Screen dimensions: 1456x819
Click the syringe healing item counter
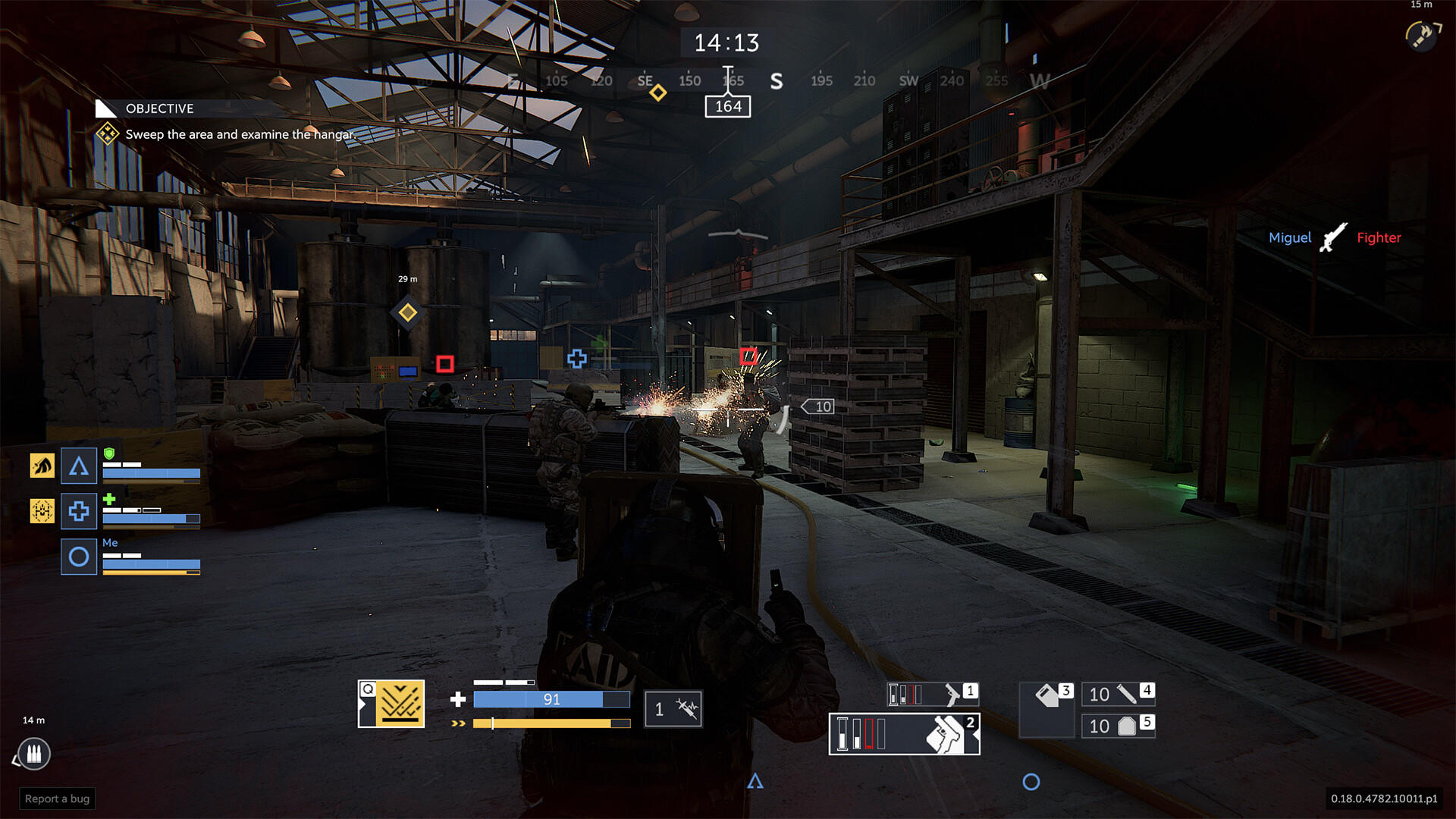[x=673, y=708]
